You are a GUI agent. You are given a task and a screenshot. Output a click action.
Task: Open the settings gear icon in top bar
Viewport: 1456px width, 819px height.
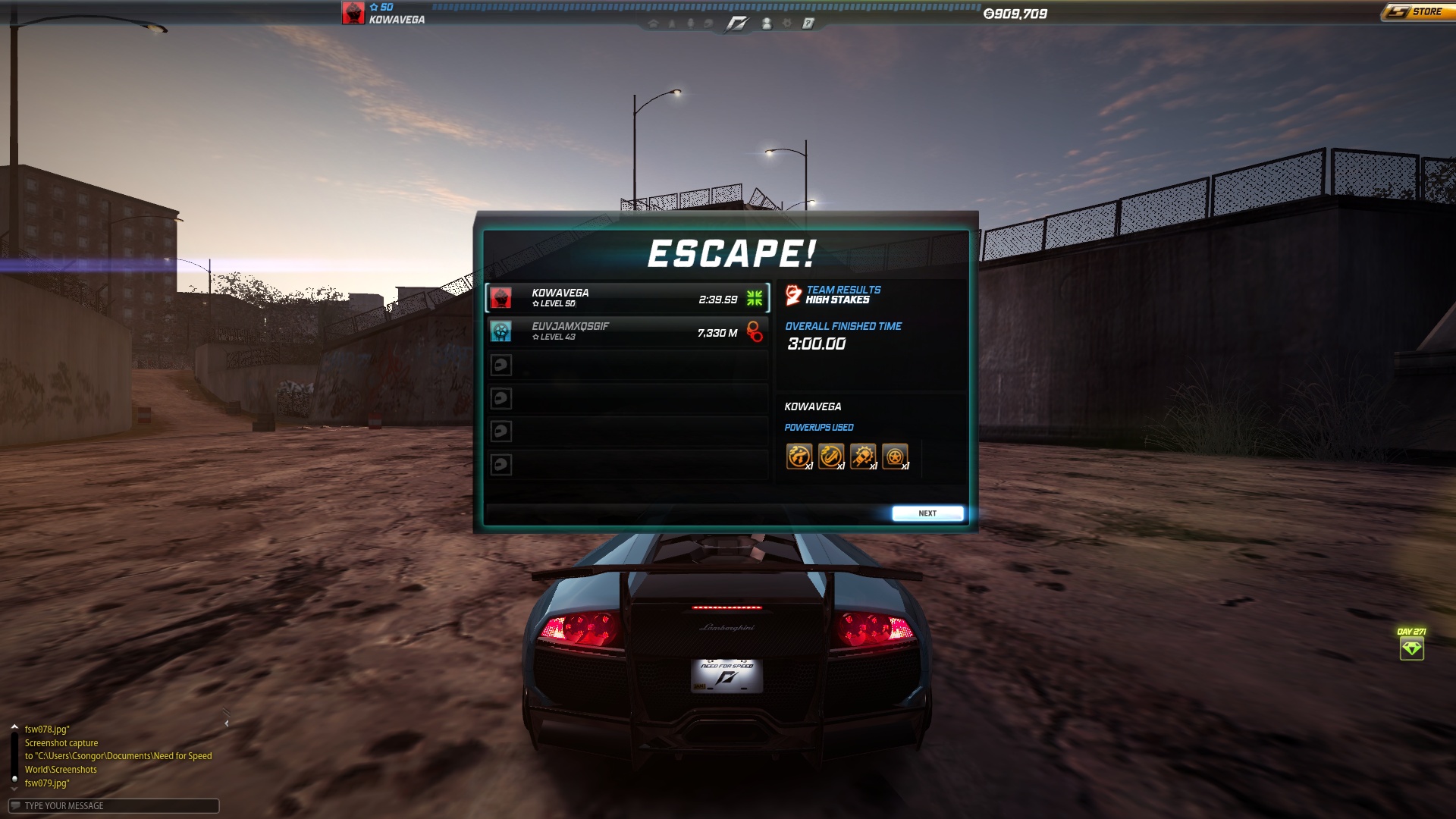(787, 24)
